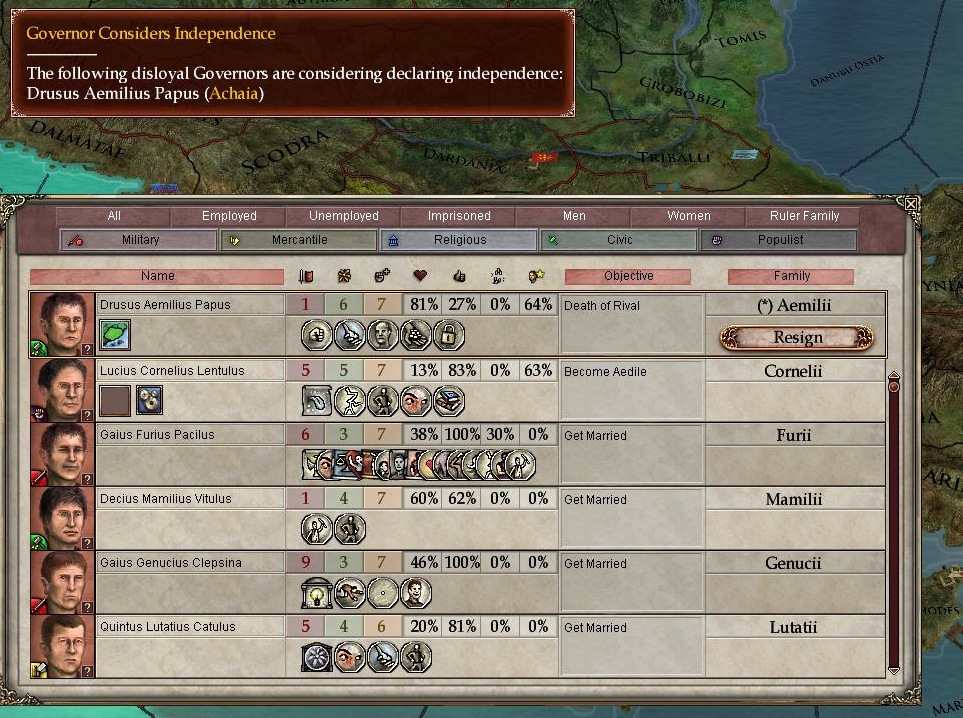This screenshot has height=718, width=963.
Task: Select the Gaius Genucius Clepsina row
Action: point(168,563)
